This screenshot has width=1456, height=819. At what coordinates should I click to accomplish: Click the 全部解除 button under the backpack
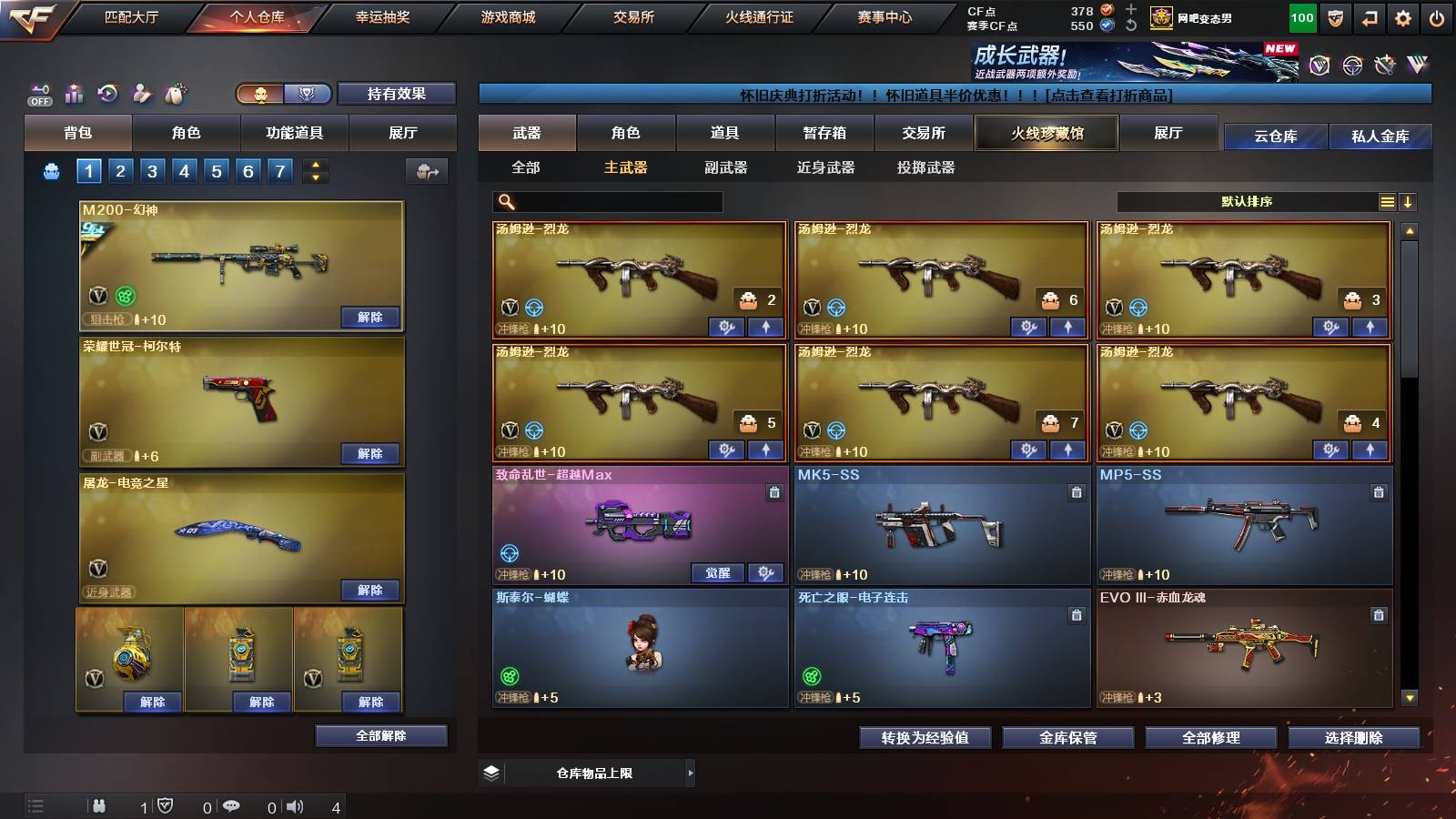click(x=379, y=735)
